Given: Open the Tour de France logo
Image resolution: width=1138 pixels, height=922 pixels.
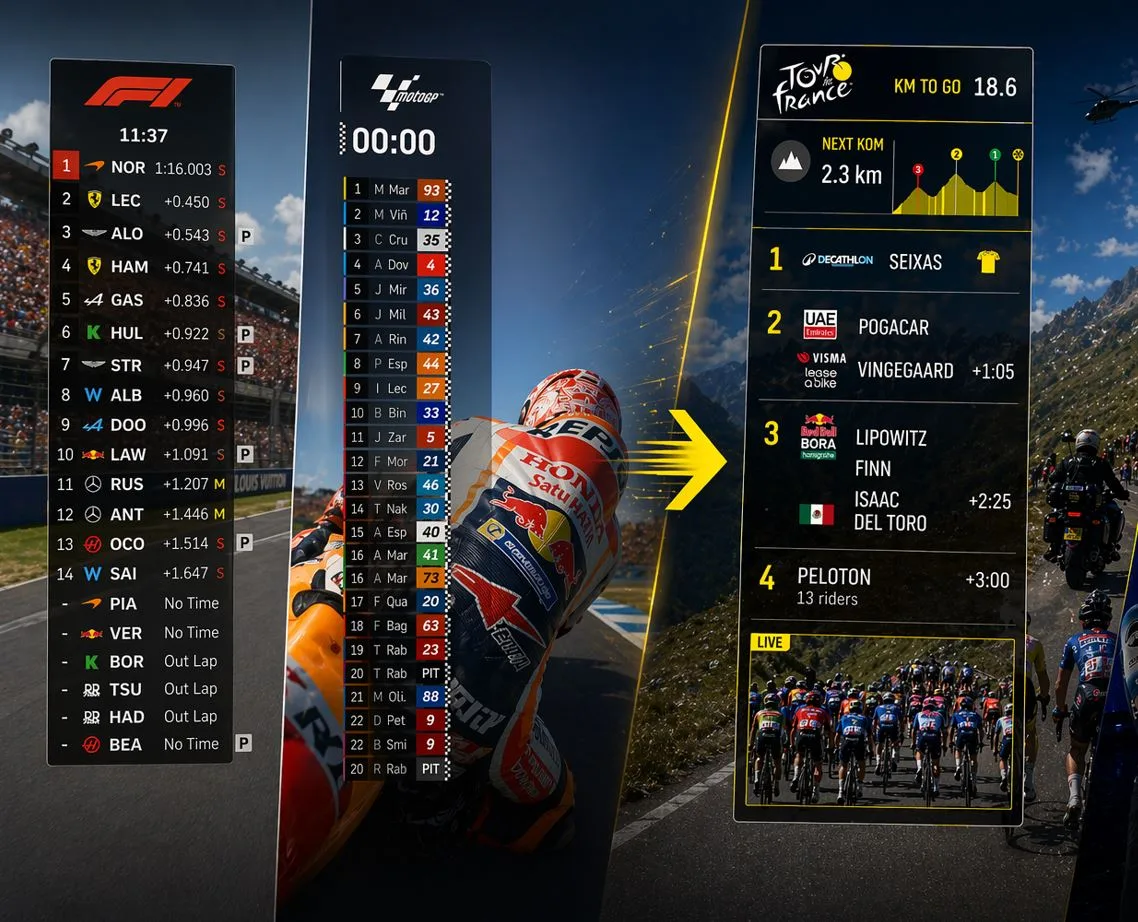Looking at the screenshot, I should click(812, 84).
